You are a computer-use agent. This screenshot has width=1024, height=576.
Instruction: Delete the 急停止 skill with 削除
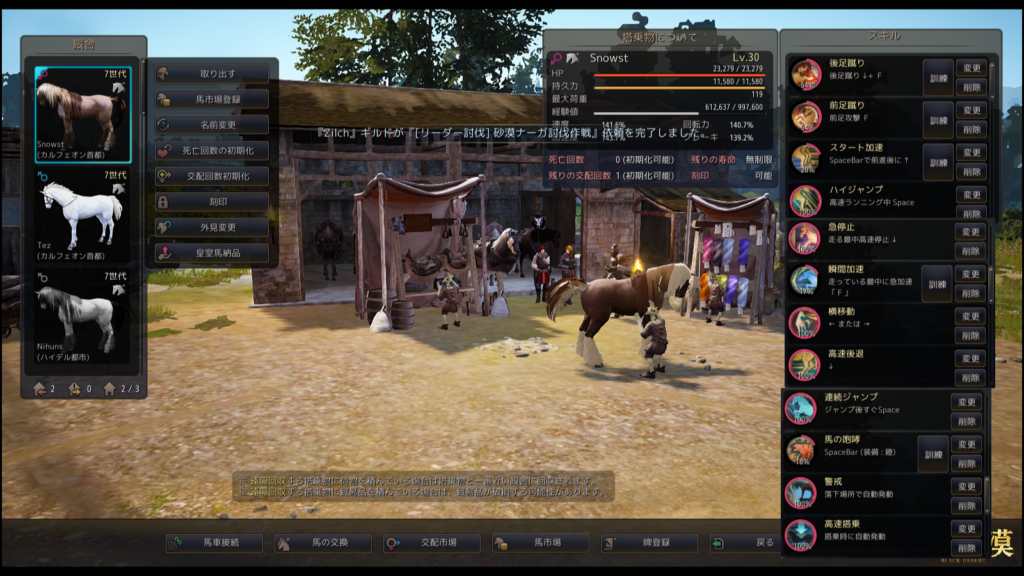pos(971,250)
